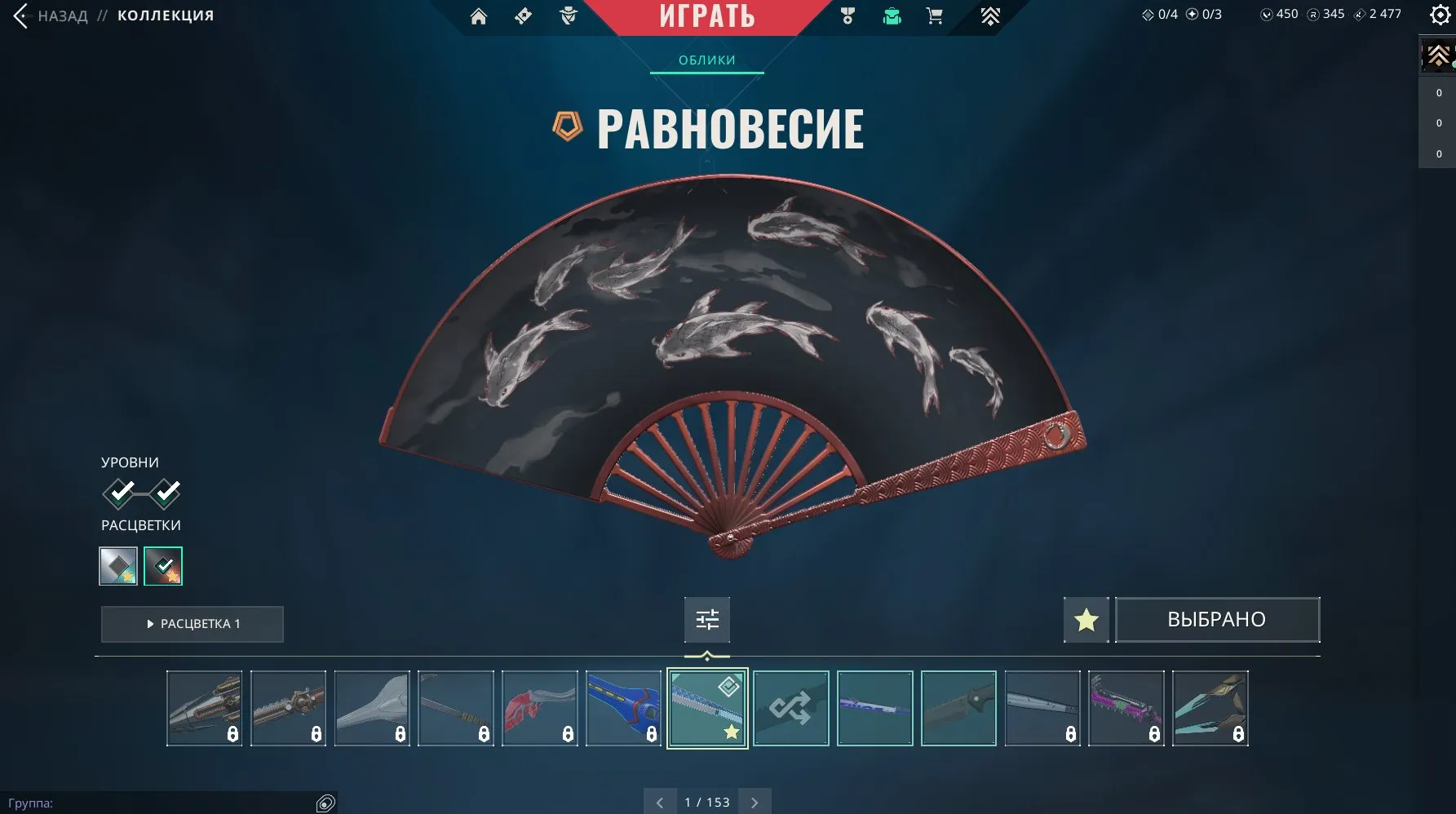Switch to the ОБЛИКИ tab
The height and width of the screenshot is (814, 1456).
[x=706, y=60]
